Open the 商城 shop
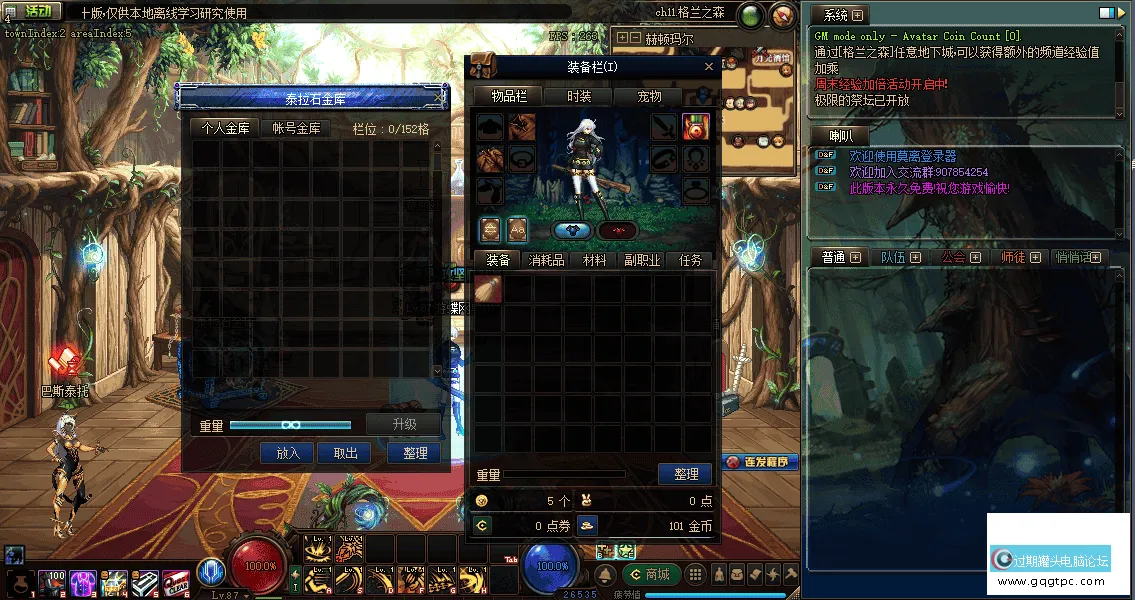The height and width of the screenshot is (600, 1135). click(650, 574)
